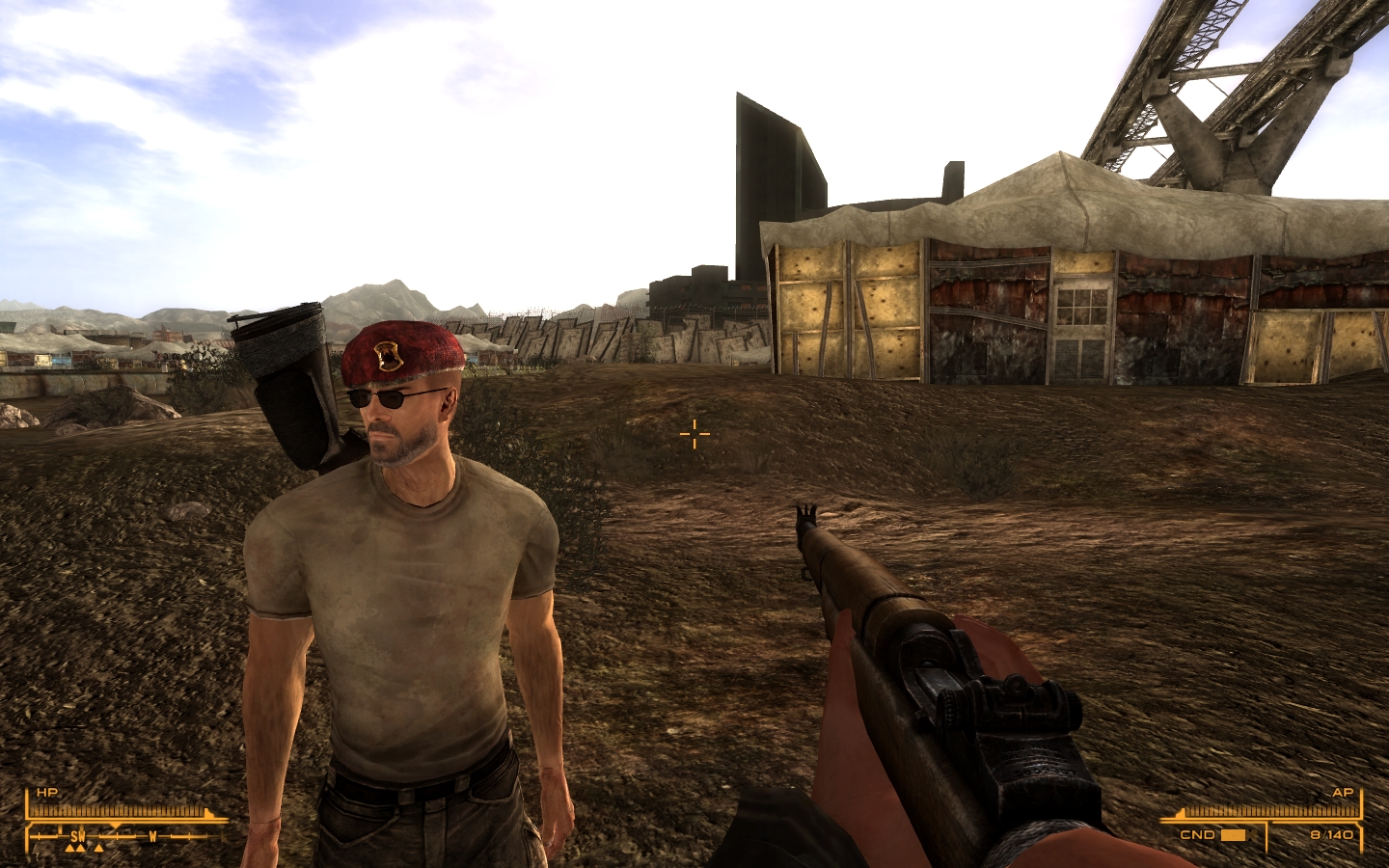
Task: Click the compass heading pointer triangle
Action: [114, 825]
